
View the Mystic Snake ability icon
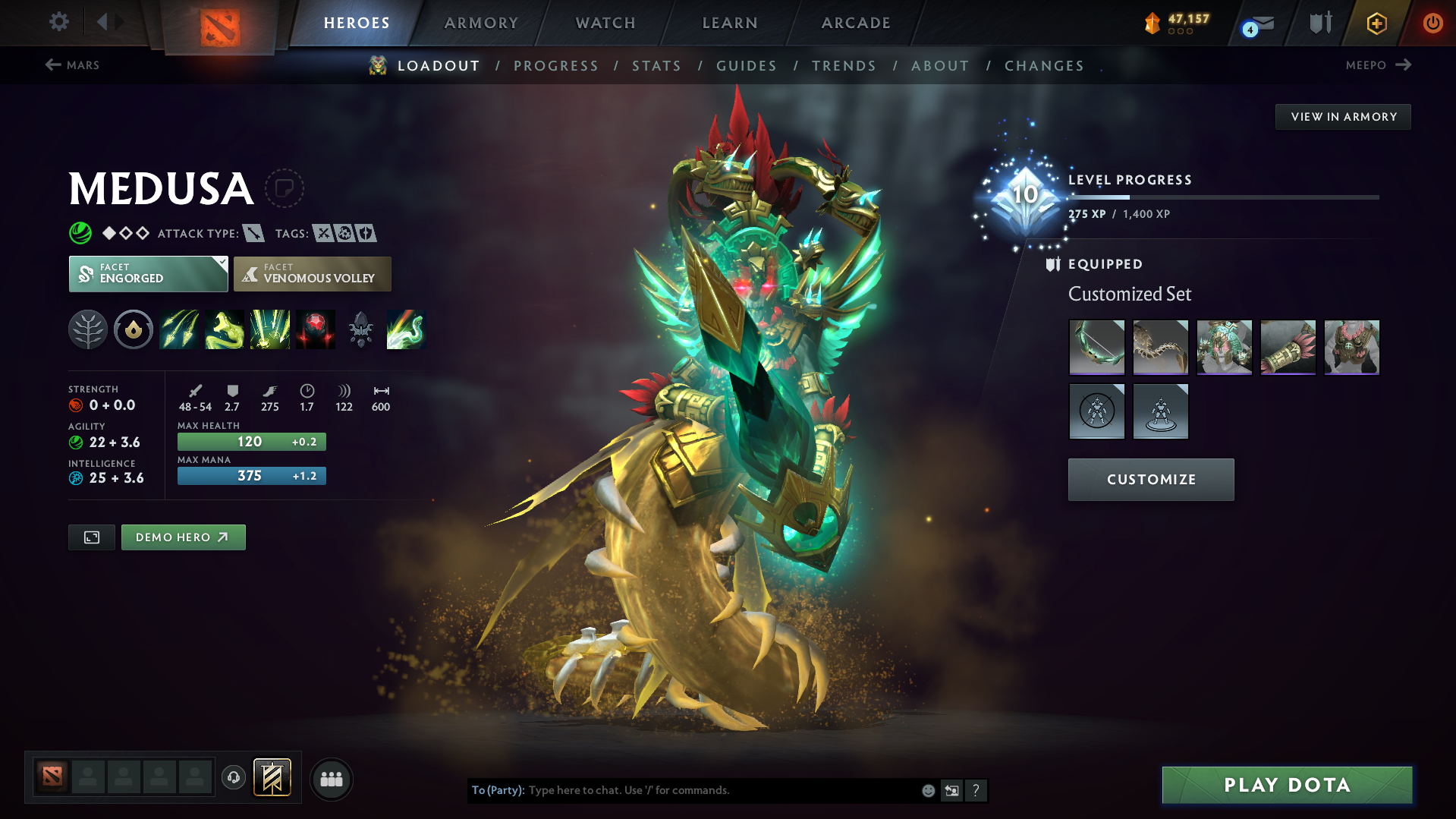click(225, 329)
